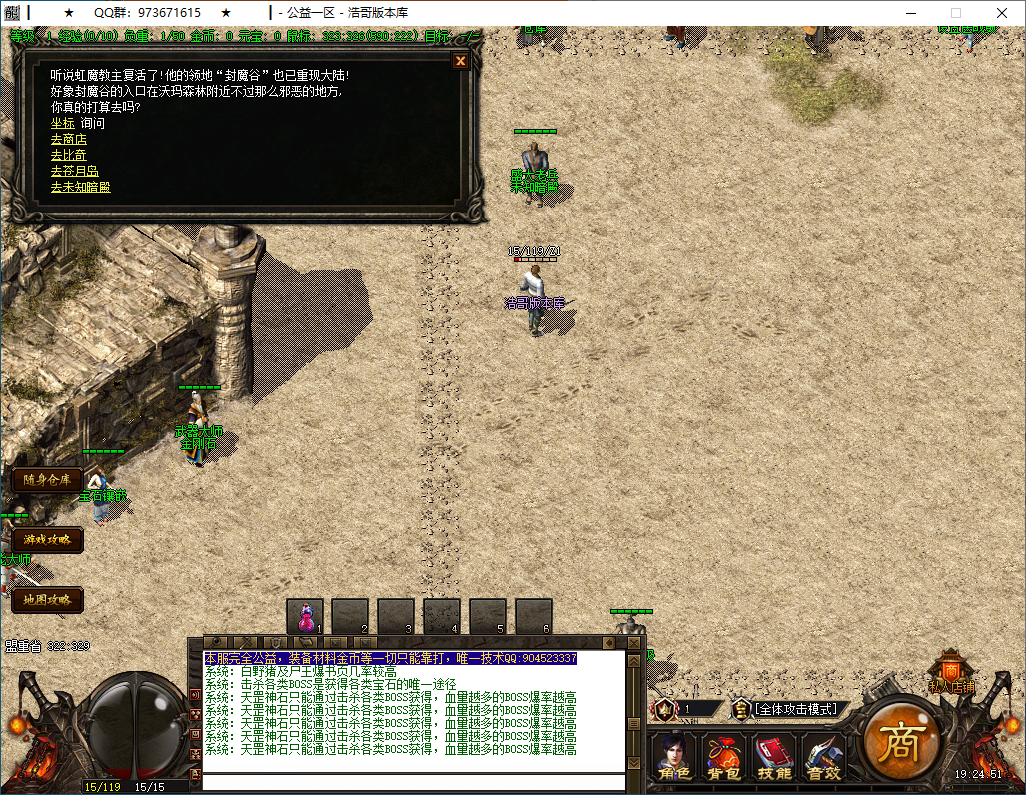Use the red potion in hotbar slot 1

coord(306,615)
